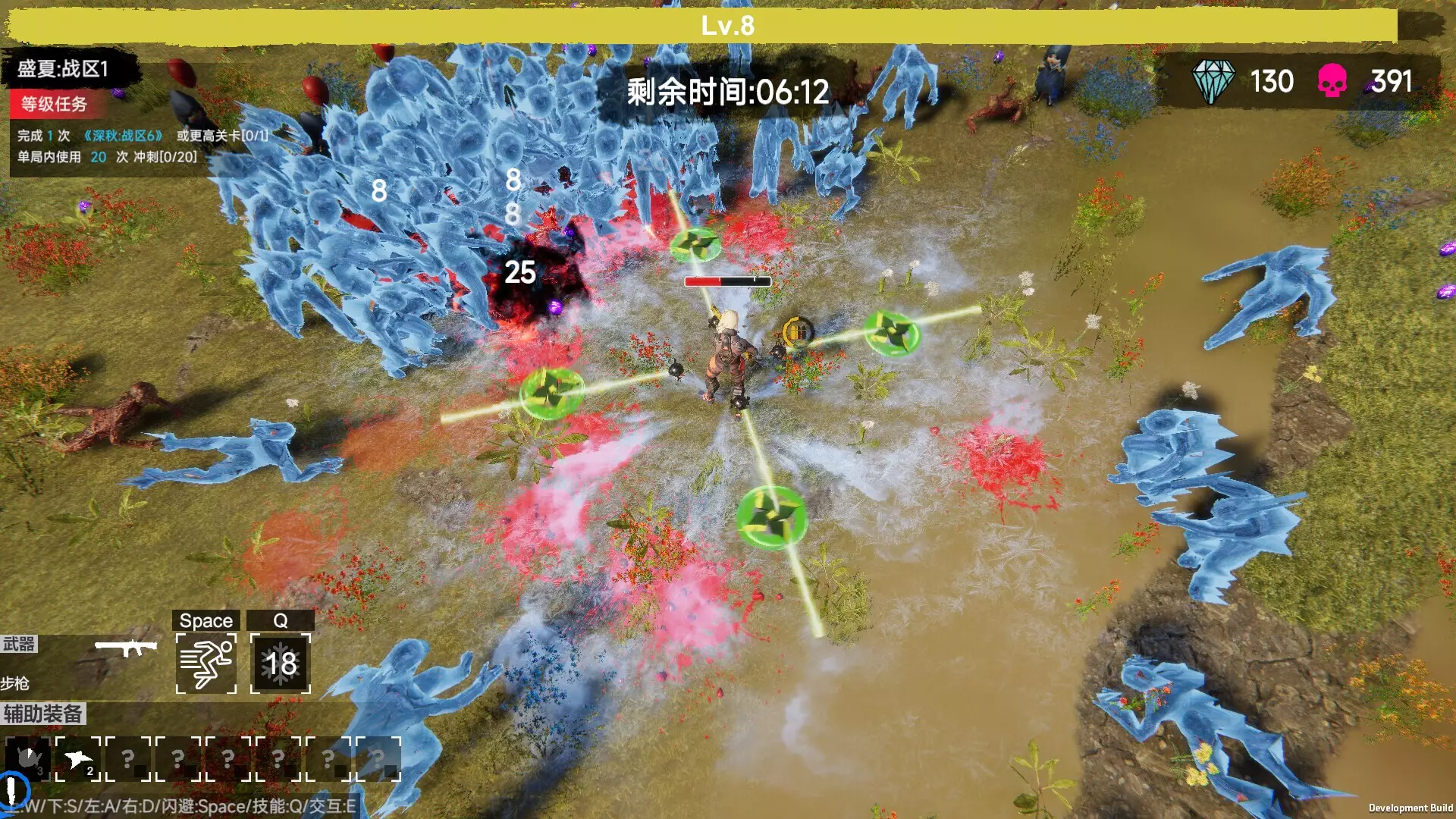Click the gold coin pickup beside the character
Screen dimensions: 1456x819
(x=795, y=331)
